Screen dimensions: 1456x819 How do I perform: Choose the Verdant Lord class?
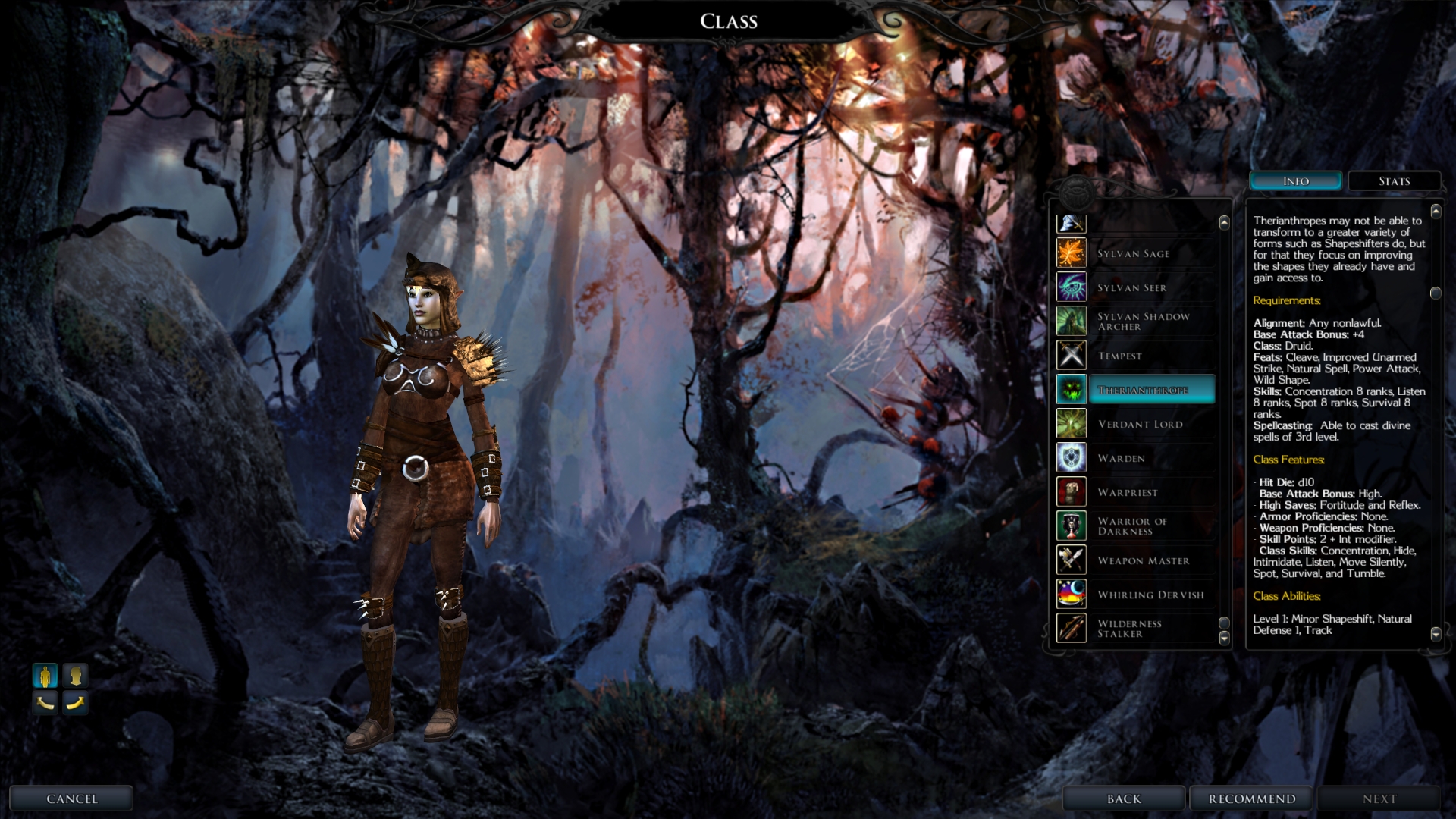(x=1140, y=424)
